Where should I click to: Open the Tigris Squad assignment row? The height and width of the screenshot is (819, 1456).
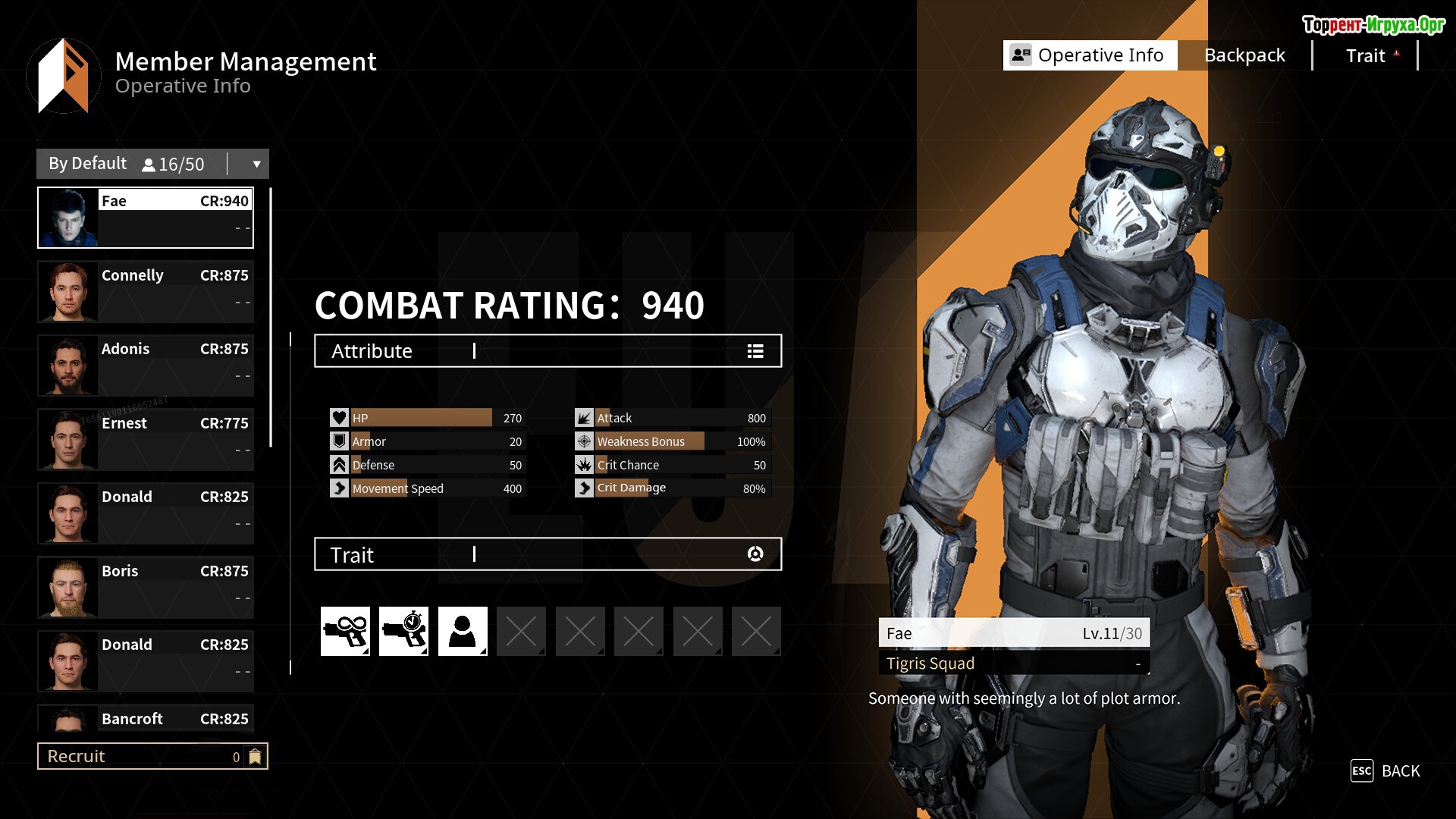click(x=1014, y=664)
